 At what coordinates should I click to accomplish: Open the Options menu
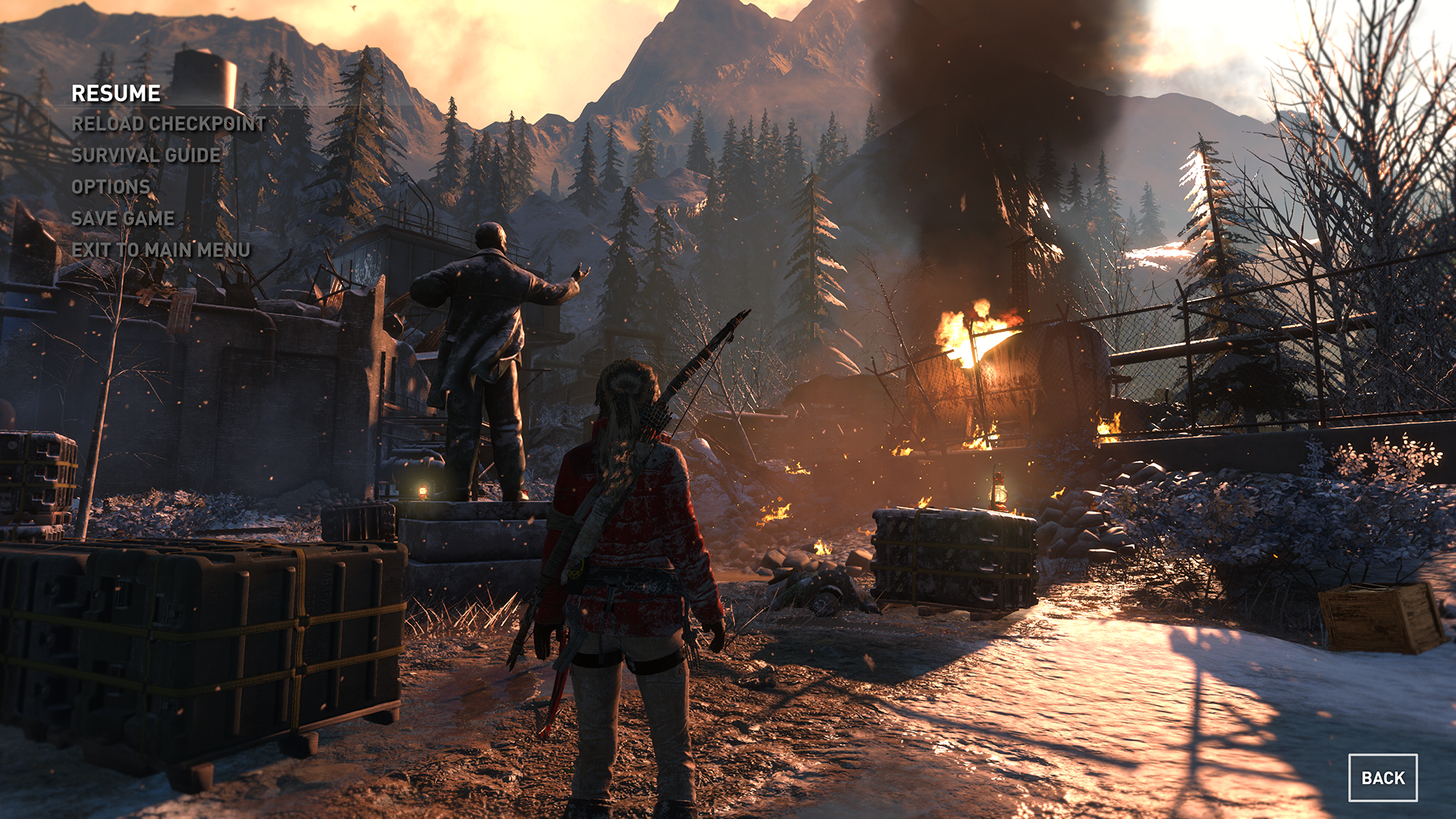pos(111,187)
